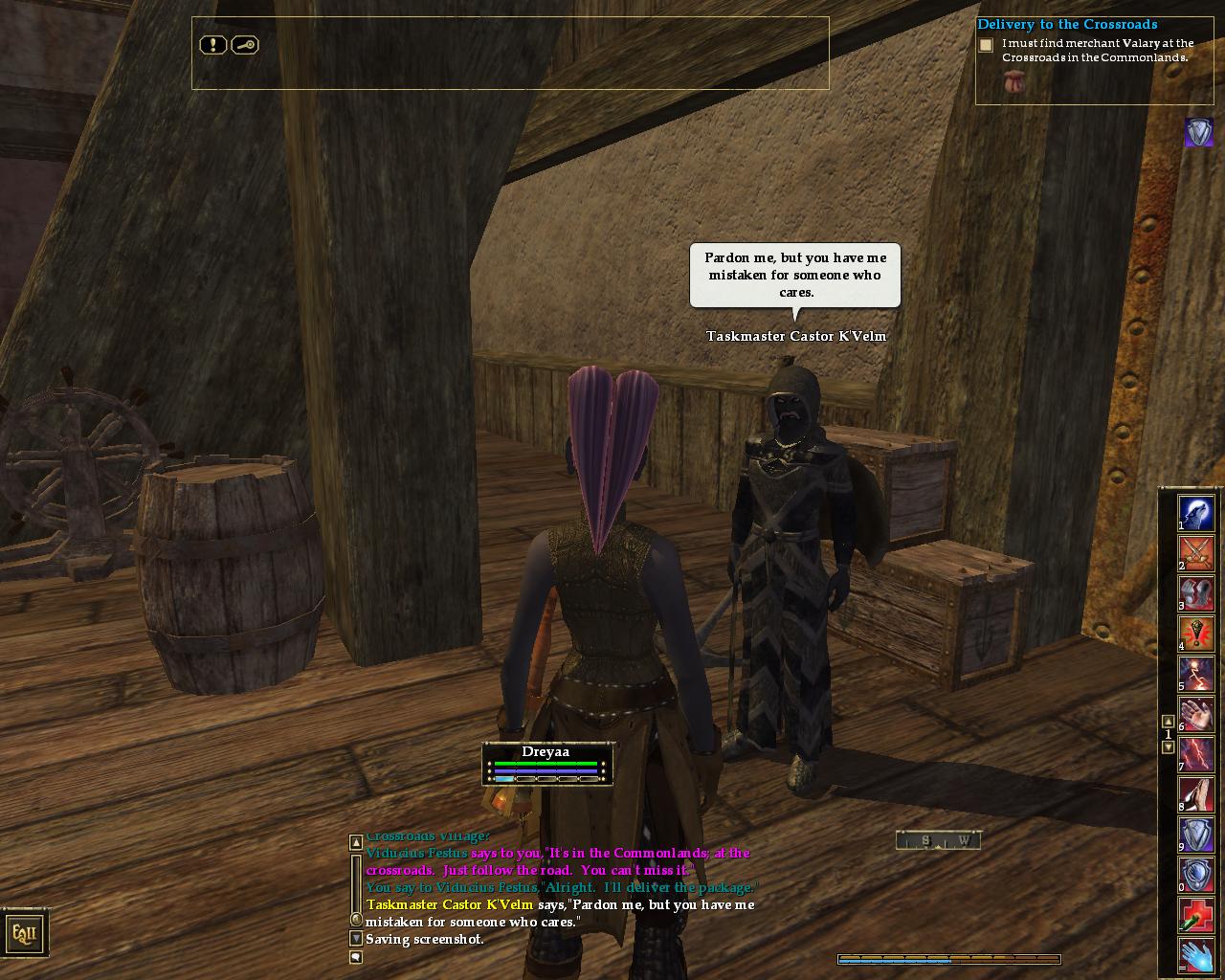Open chat options via speech bubble icon
This screenshot has width=1225, height=980.
coord(356,957)
